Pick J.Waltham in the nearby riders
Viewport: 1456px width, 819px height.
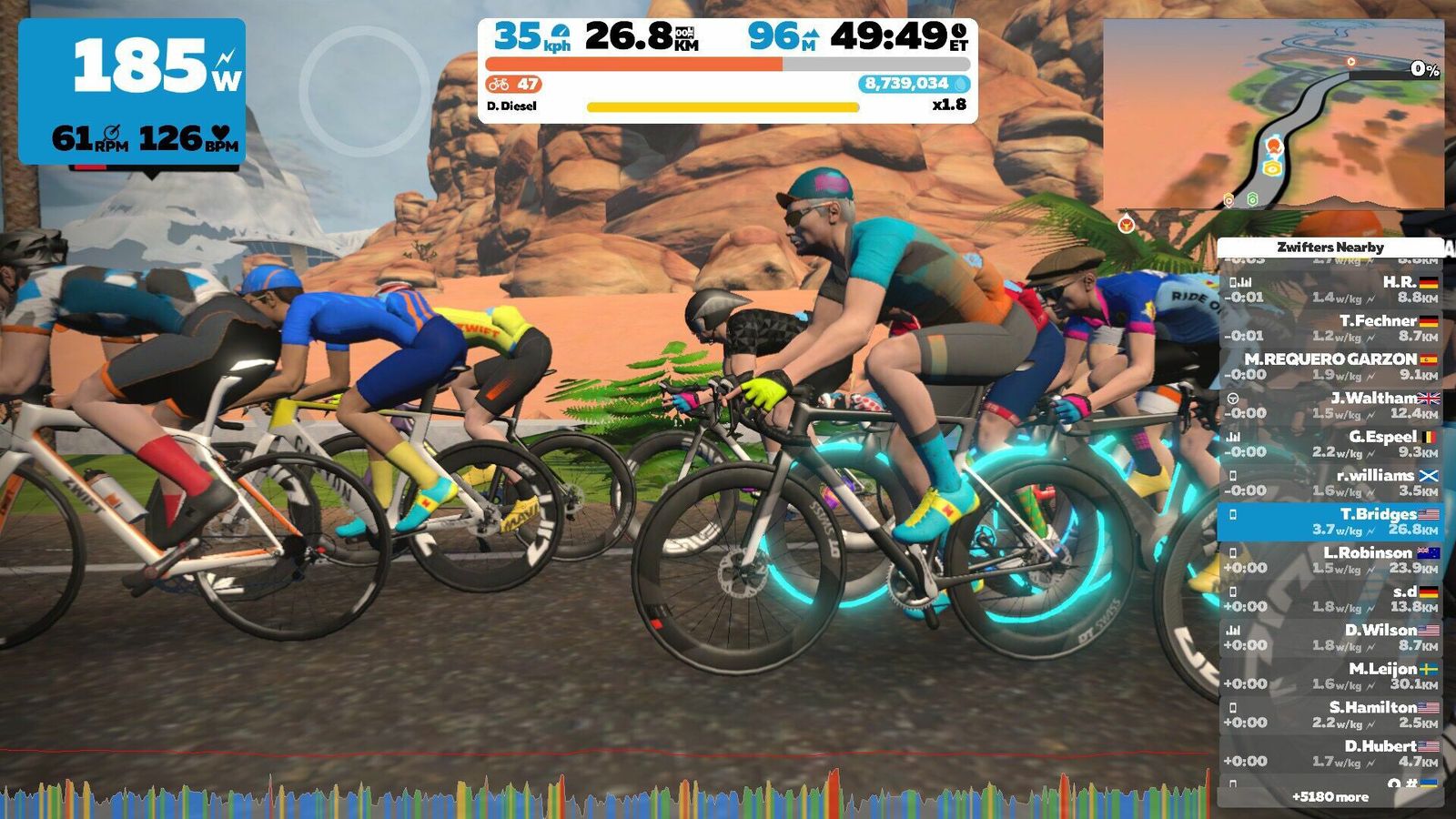coord(1330,405)
